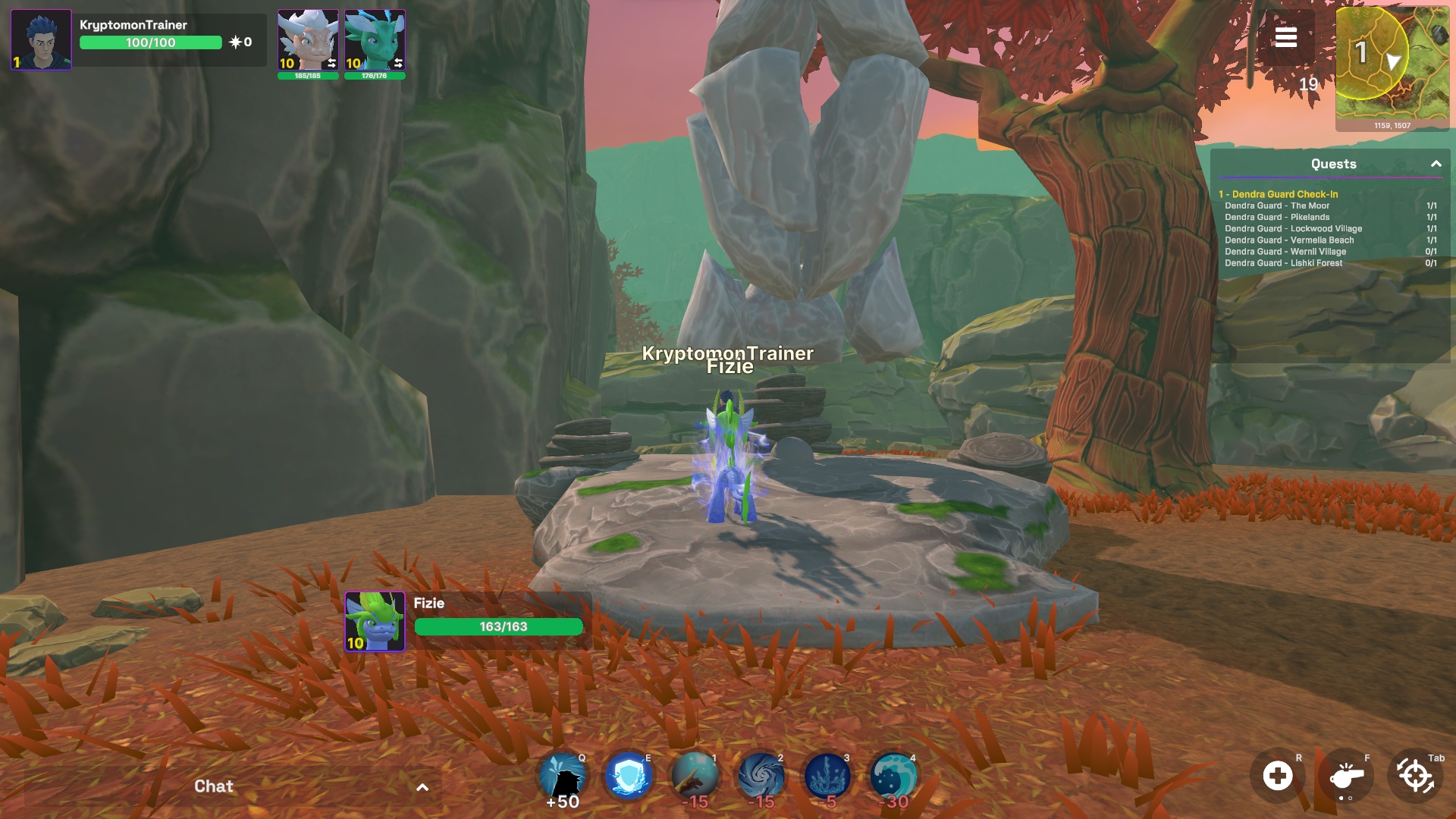The width and height of the screenshot is (1456, 819).
Task: Use the claw attack ability
Action: (695, 777)
